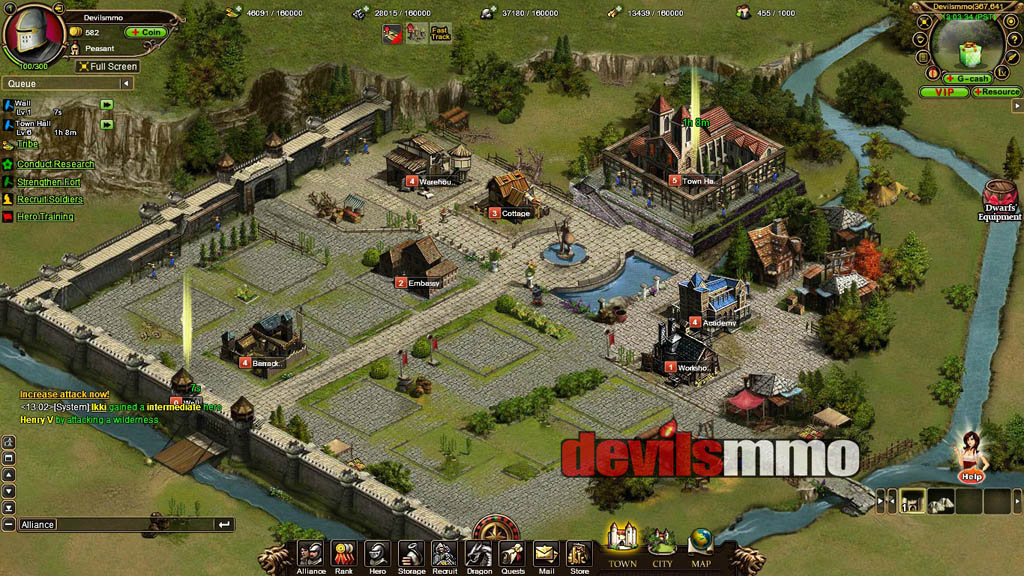The width and height of the screenshot is (1024, 576).
Task: Add more with the Resource button
Action: tap(997, 92)
